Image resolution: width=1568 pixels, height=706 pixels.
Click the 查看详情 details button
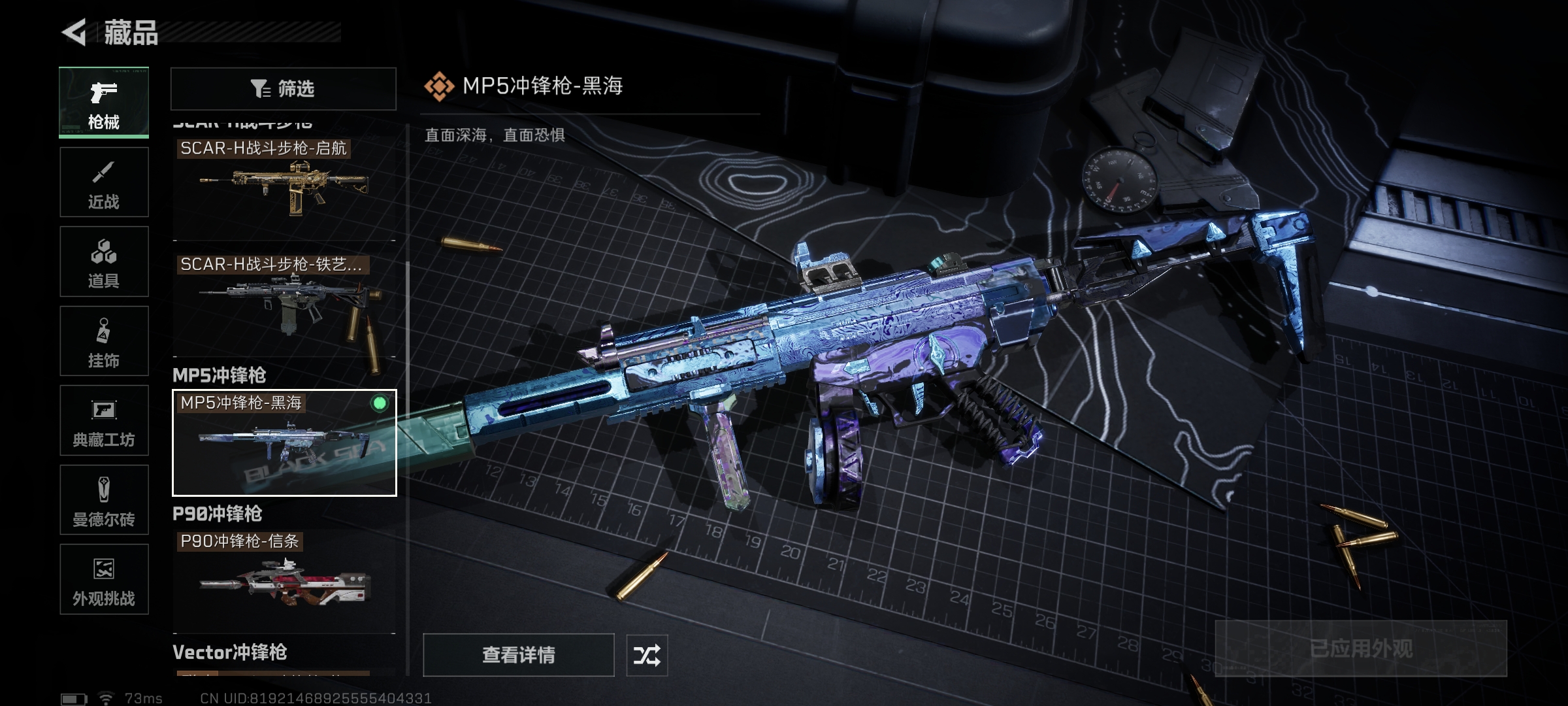tap(519, 654)
